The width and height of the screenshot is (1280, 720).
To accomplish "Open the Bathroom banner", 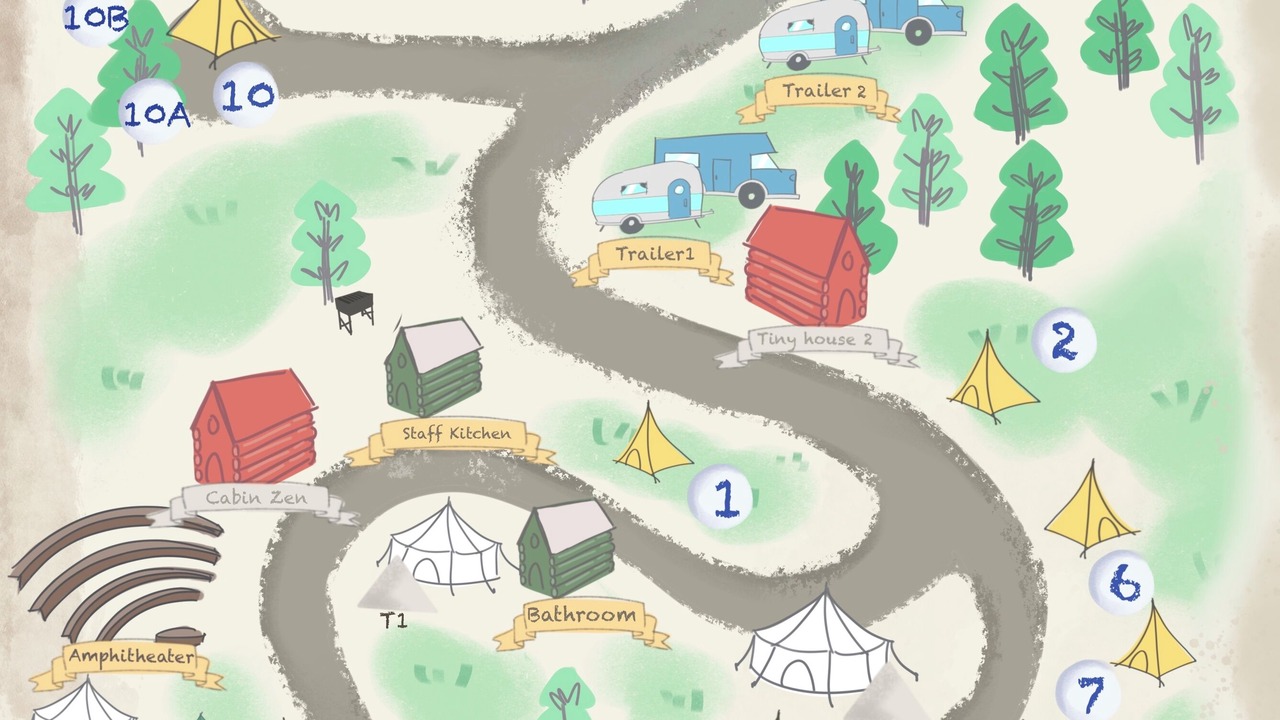I will (580, 616).
